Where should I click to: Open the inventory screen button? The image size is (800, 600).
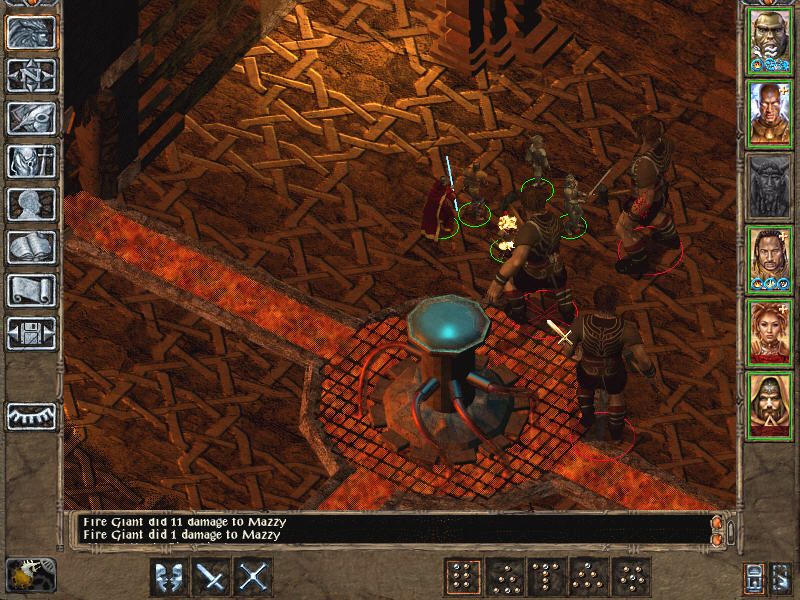[31, 161]
